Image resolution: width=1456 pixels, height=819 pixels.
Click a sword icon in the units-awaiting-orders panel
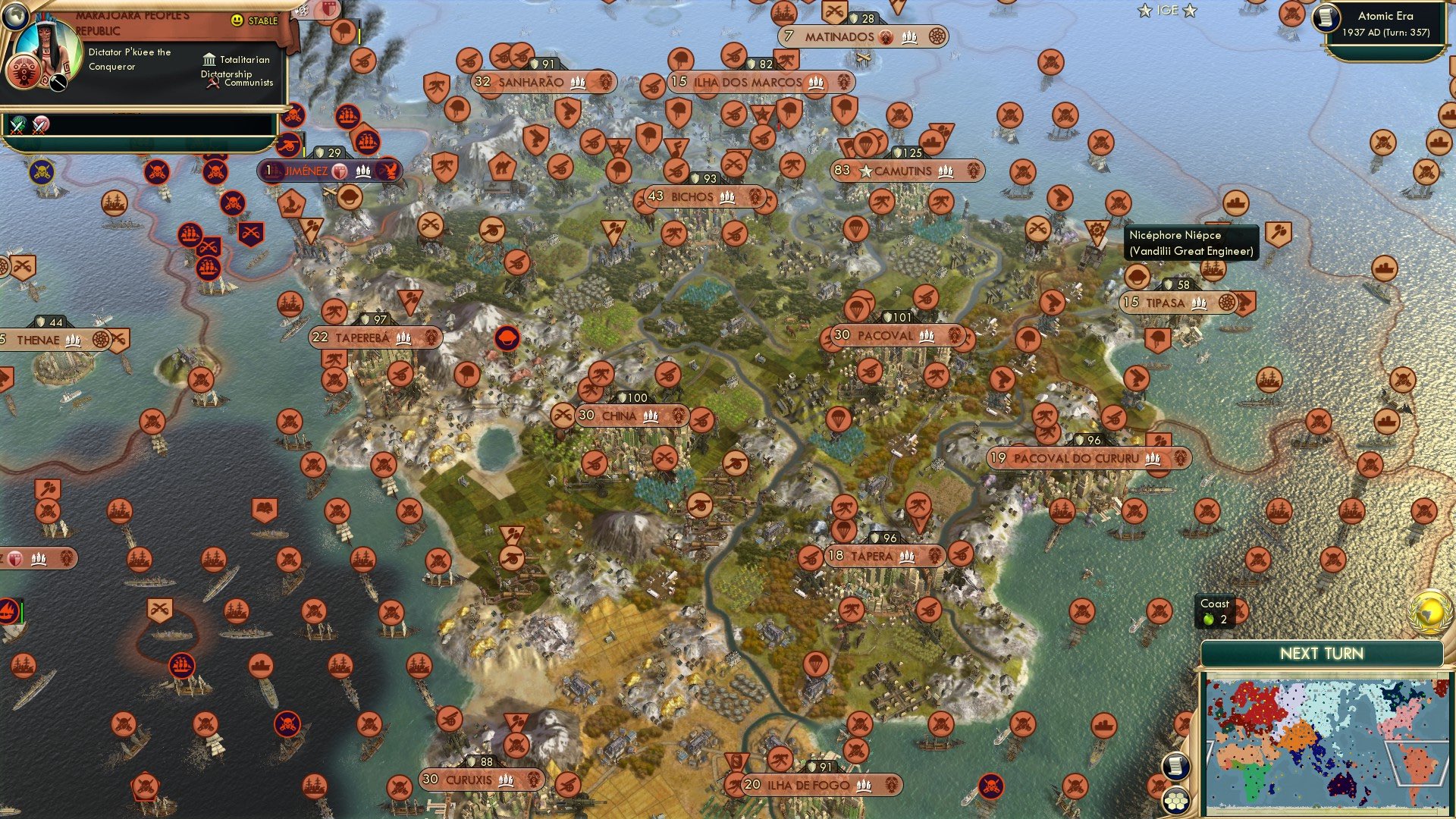coord(16,127)
